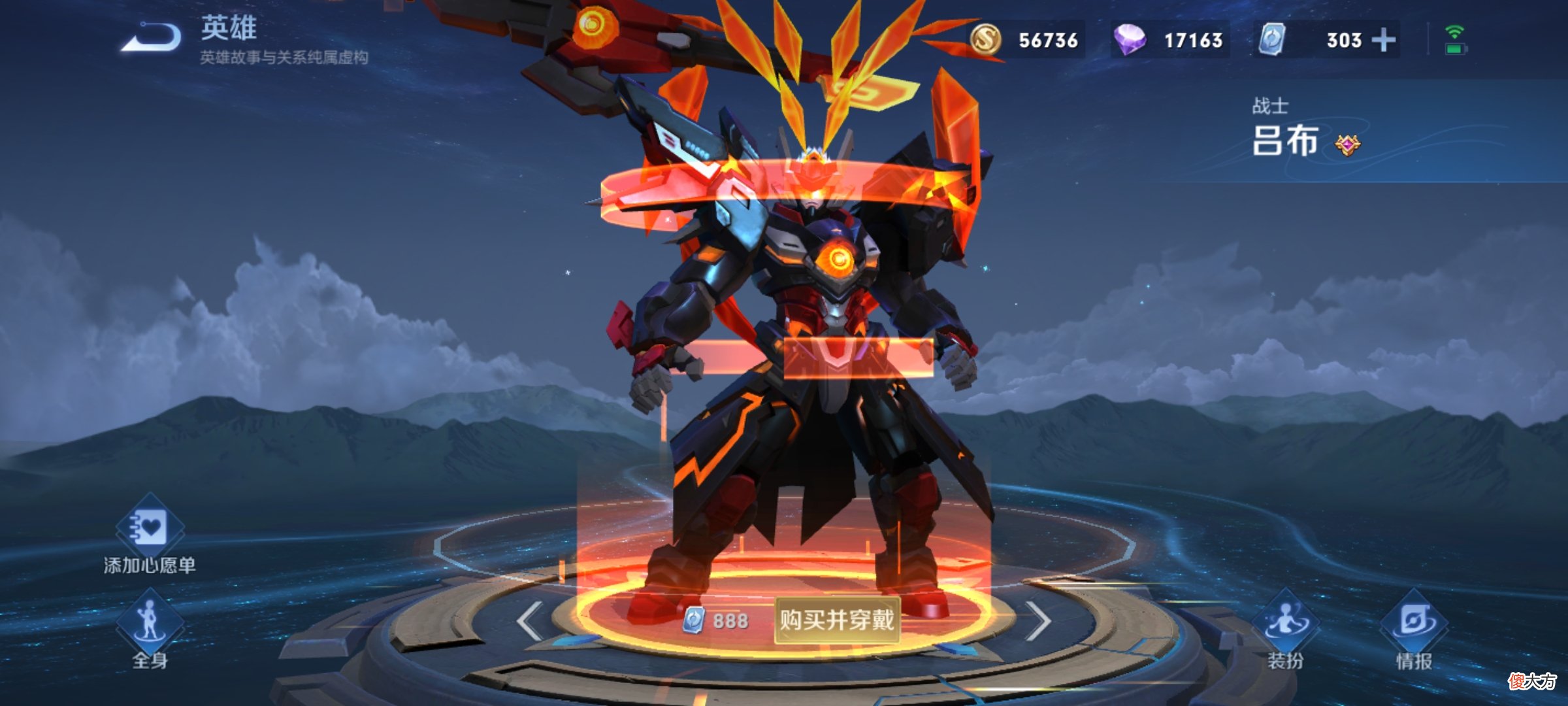The width and height of the screenshot is (1568, 706).
Task: Add more skin vouchers with the plus
Action: click(x=1383, y=40)
